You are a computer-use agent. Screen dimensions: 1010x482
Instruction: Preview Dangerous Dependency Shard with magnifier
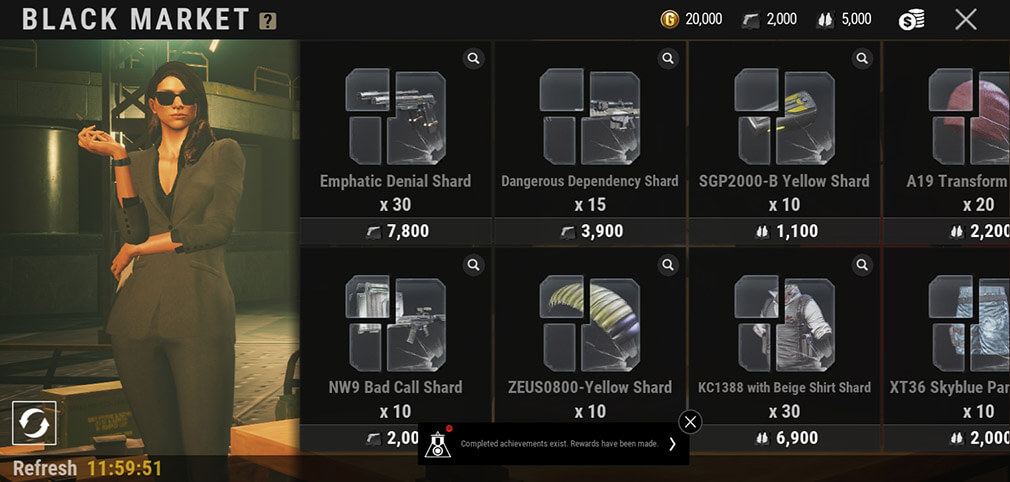tap(668, 59)
